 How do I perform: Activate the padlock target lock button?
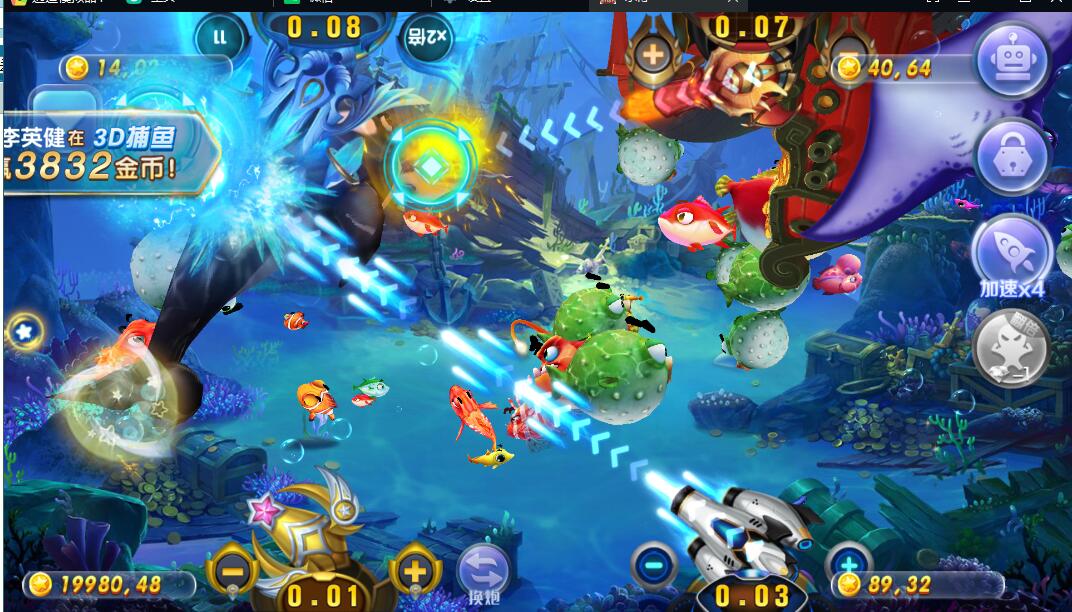1011,157
